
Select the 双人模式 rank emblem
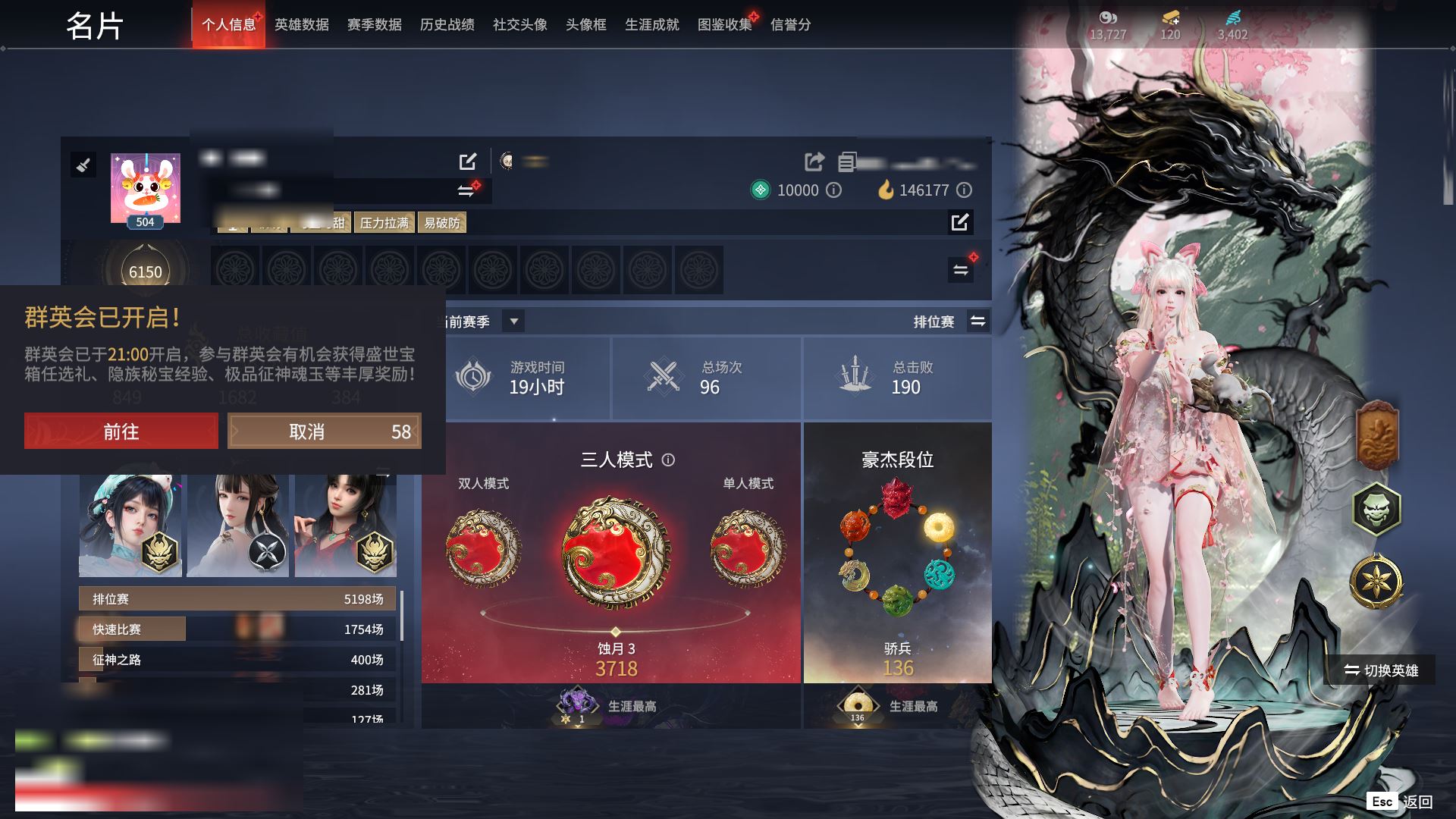pyautogui.click(x=483, y=549)
